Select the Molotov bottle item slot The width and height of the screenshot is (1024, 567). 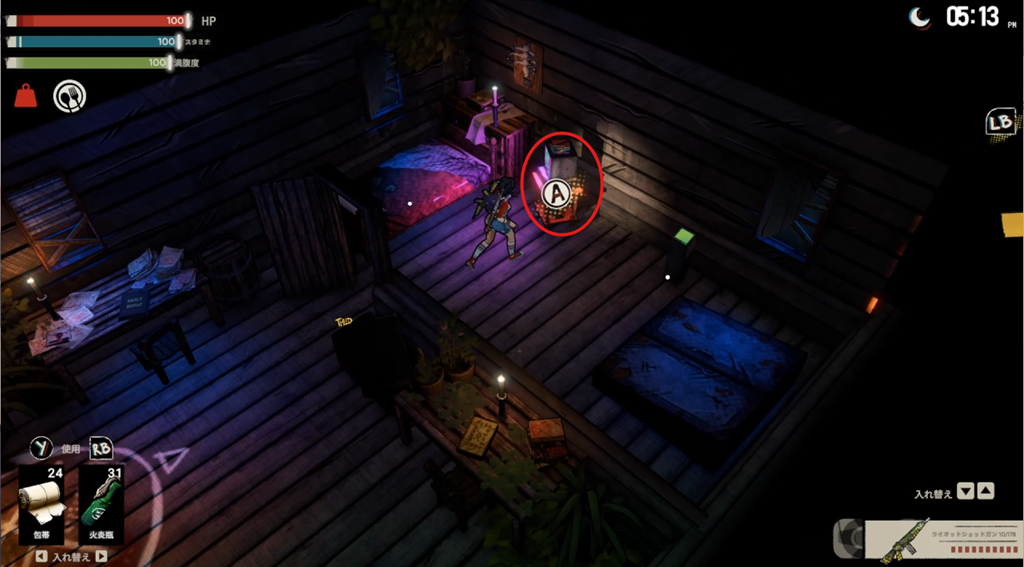coord(101,504)
